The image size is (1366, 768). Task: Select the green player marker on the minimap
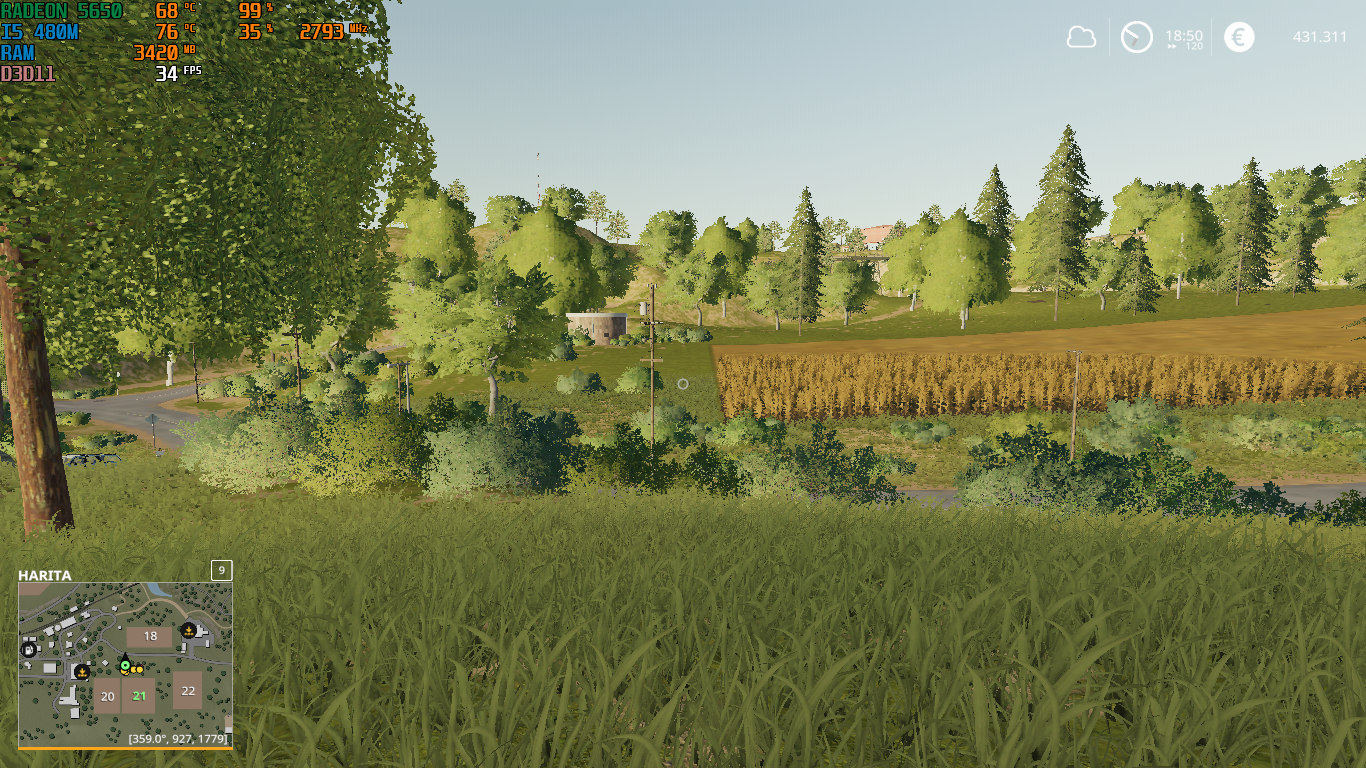125,665
